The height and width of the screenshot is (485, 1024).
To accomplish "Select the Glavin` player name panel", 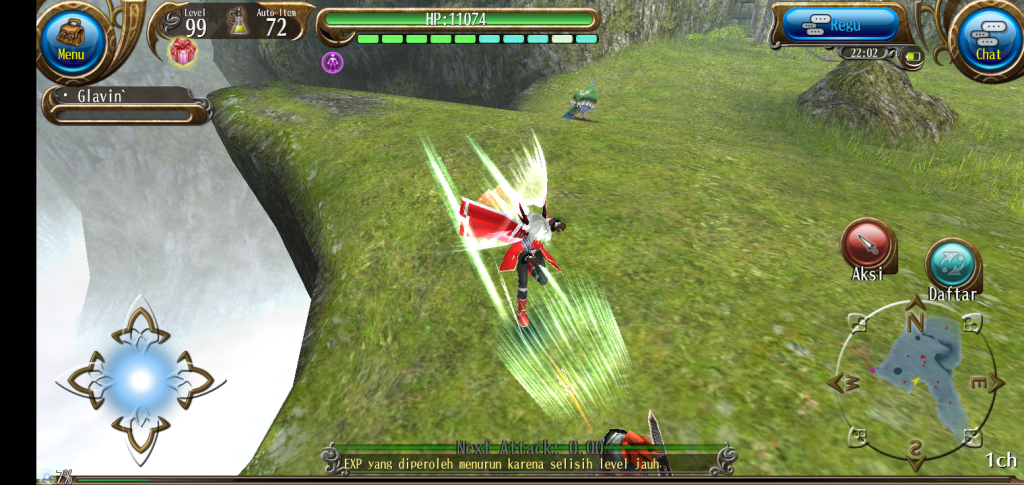I will [125, 103].
